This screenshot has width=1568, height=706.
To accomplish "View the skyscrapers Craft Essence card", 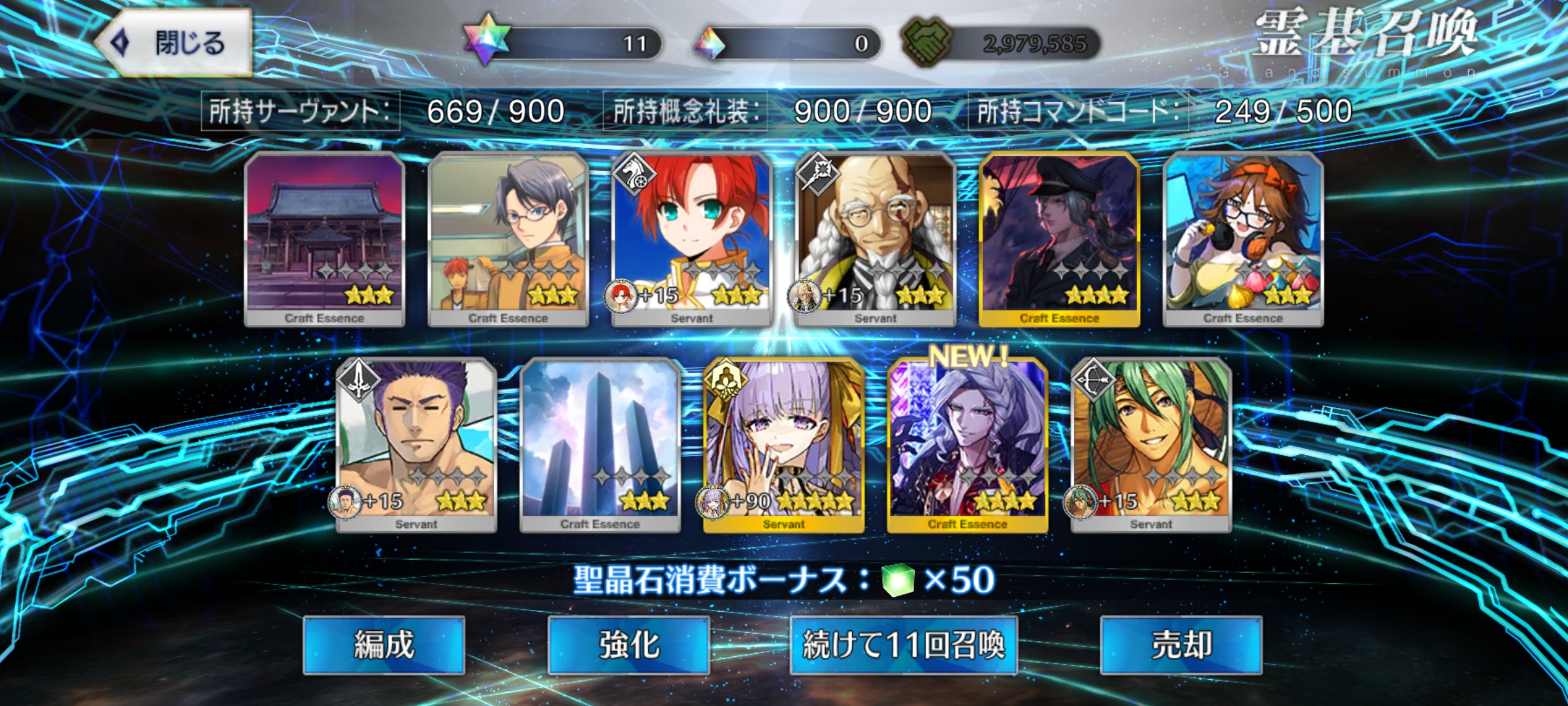I will click(600, 445).
